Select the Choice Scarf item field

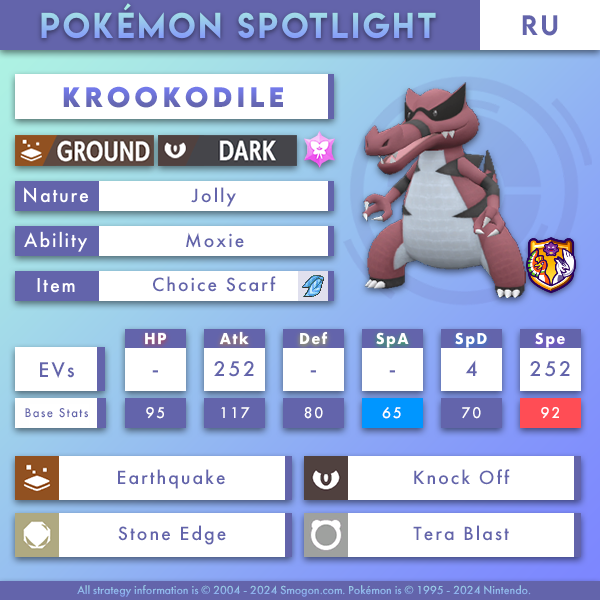point(213,286)
